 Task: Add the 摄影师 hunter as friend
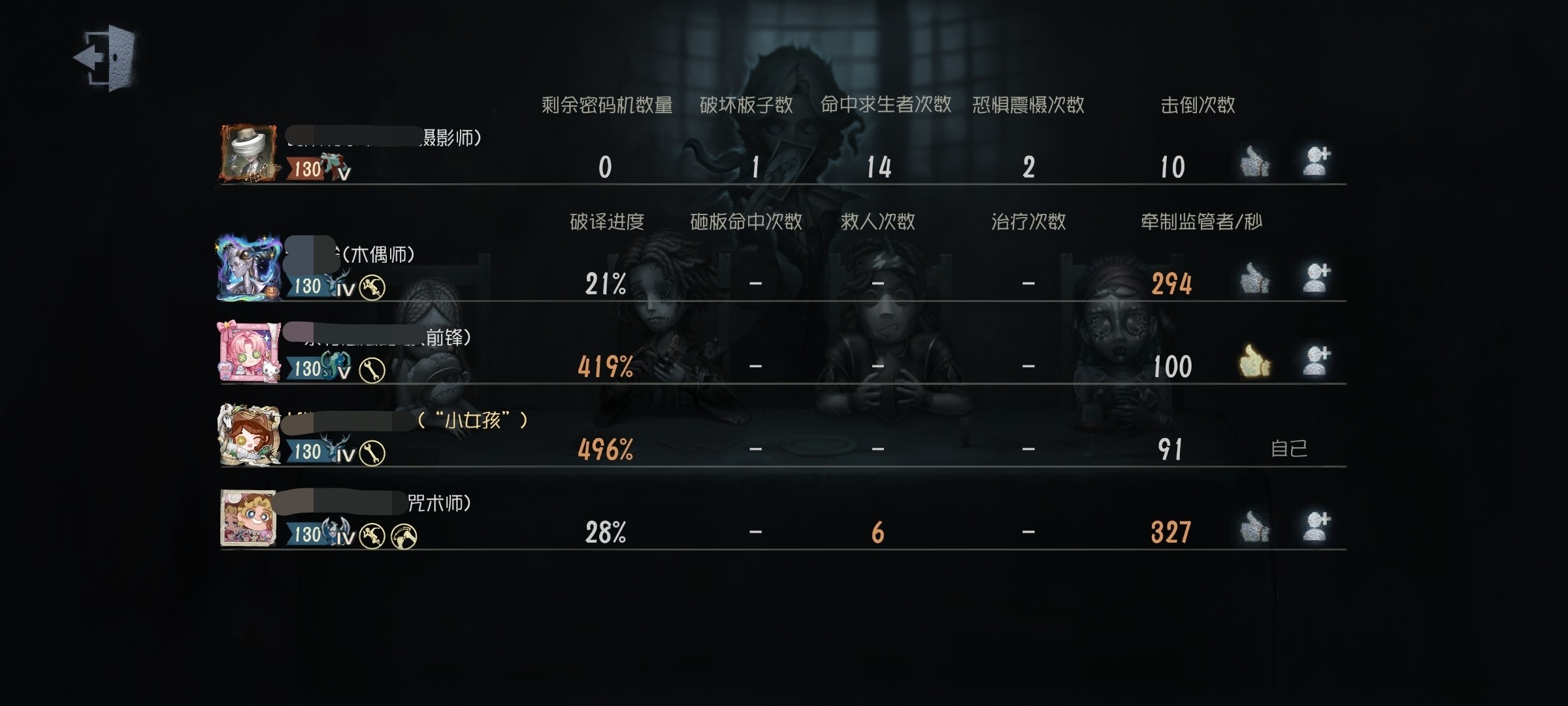pos(1316,161)
